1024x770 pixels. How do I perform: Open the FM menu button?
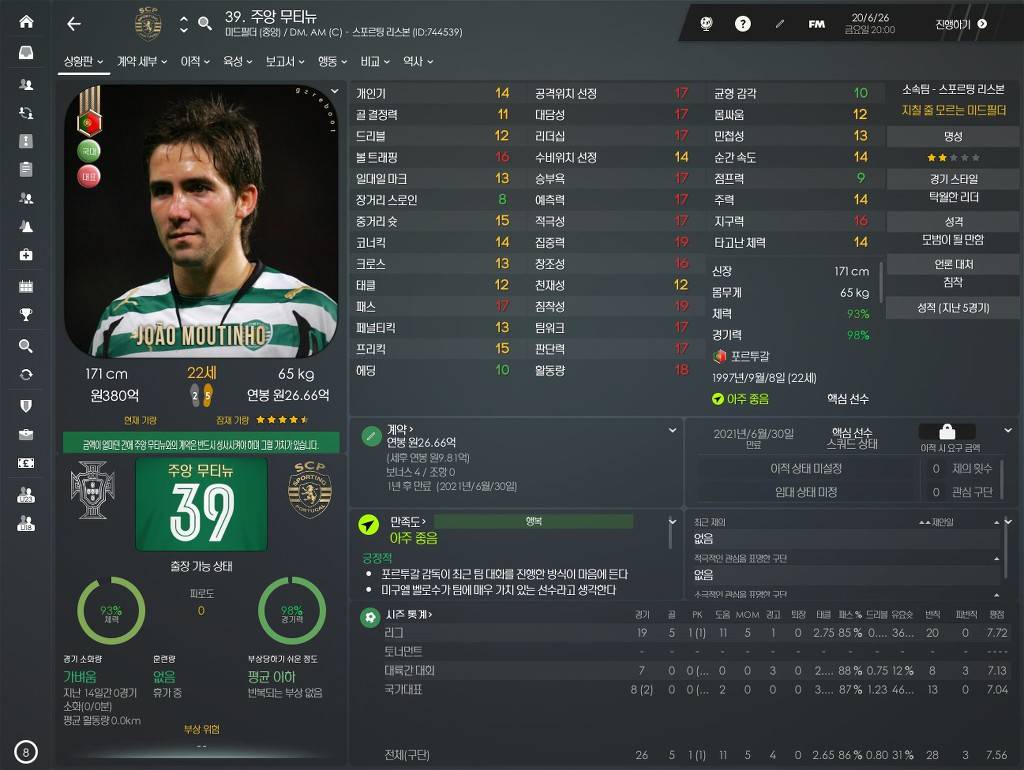[817, 24]
